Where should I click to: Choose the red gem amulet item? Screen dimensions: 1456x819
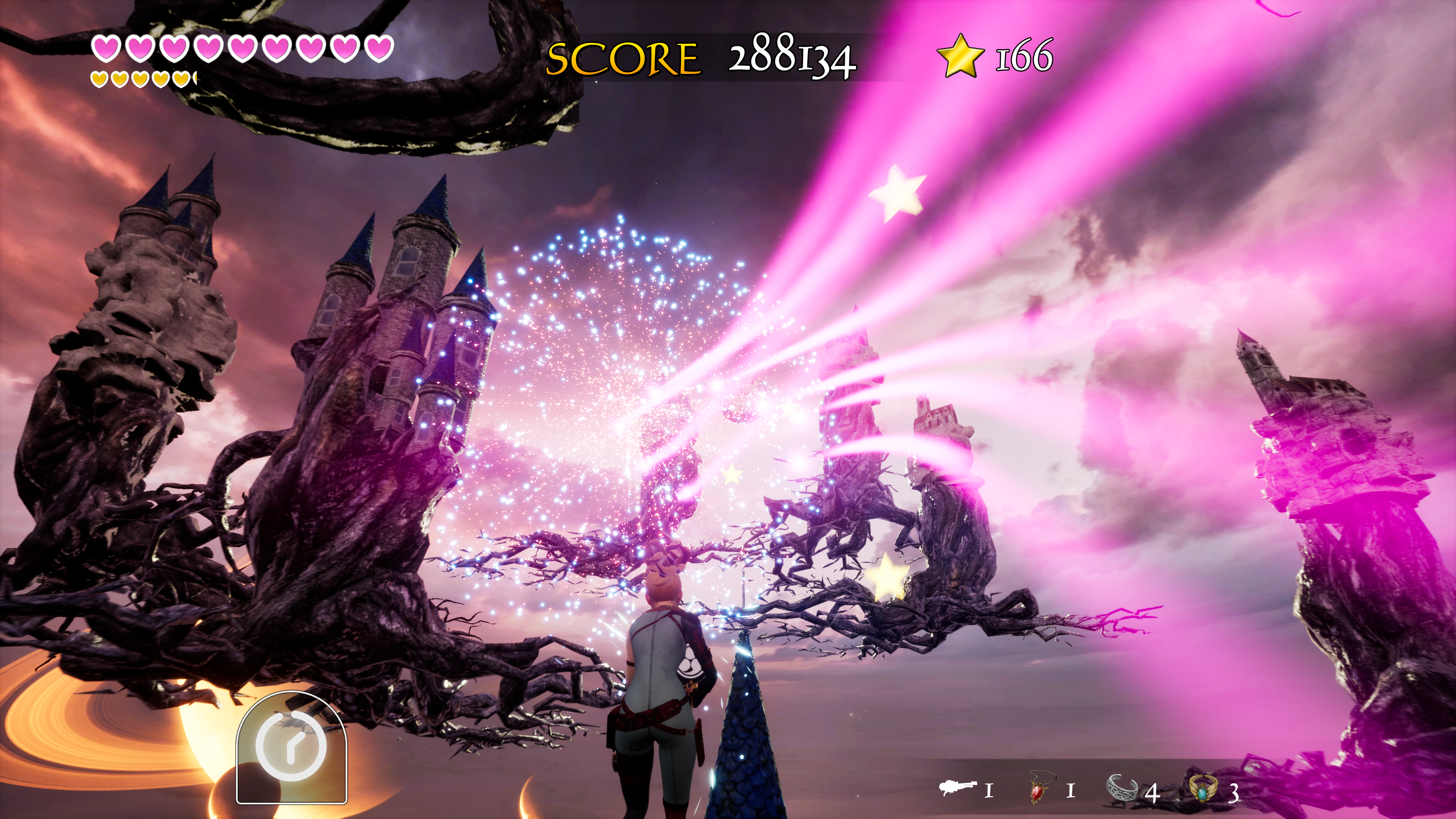click(1038, 788)
